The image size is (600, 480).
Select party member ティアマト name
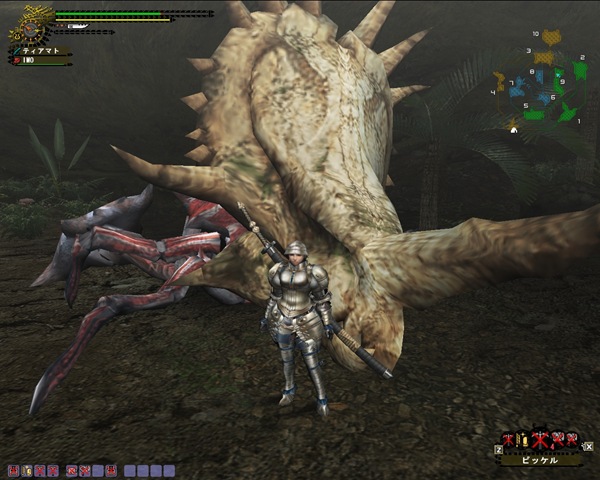[40, 51]
